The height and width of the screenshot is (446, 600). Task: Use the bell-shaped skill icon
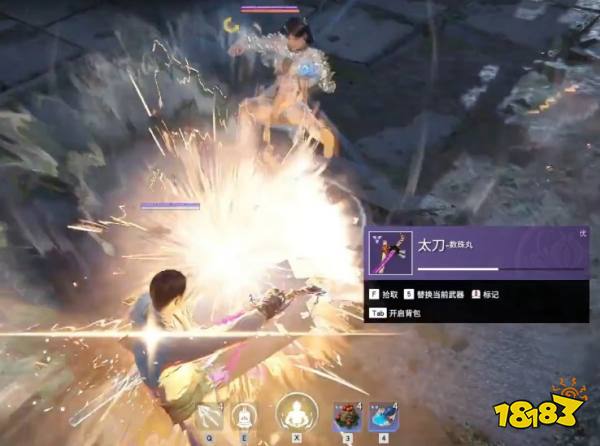[x=243, y=416]
